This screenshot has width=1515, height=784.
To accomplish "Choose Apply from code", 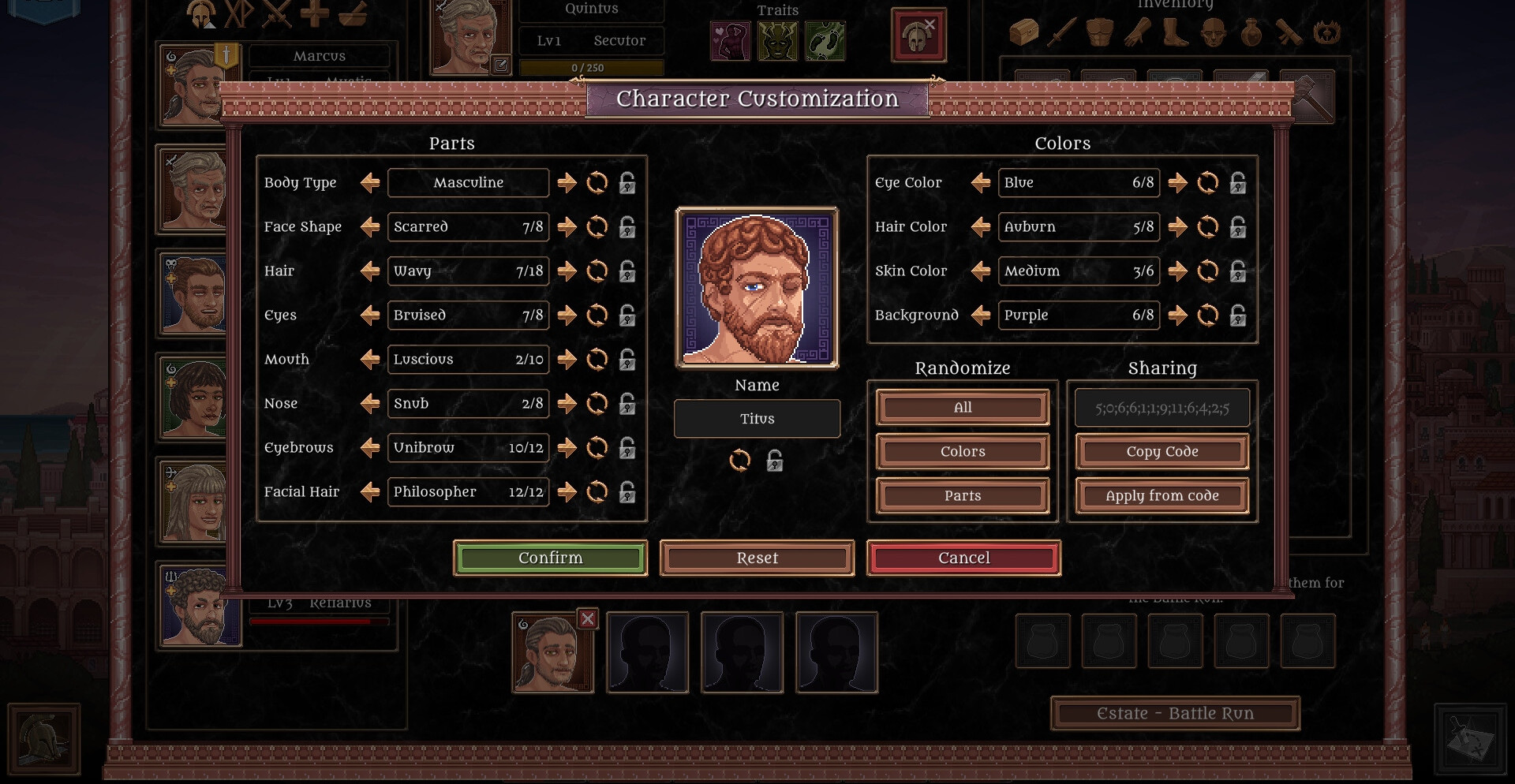I will [x=1161, y=496].
